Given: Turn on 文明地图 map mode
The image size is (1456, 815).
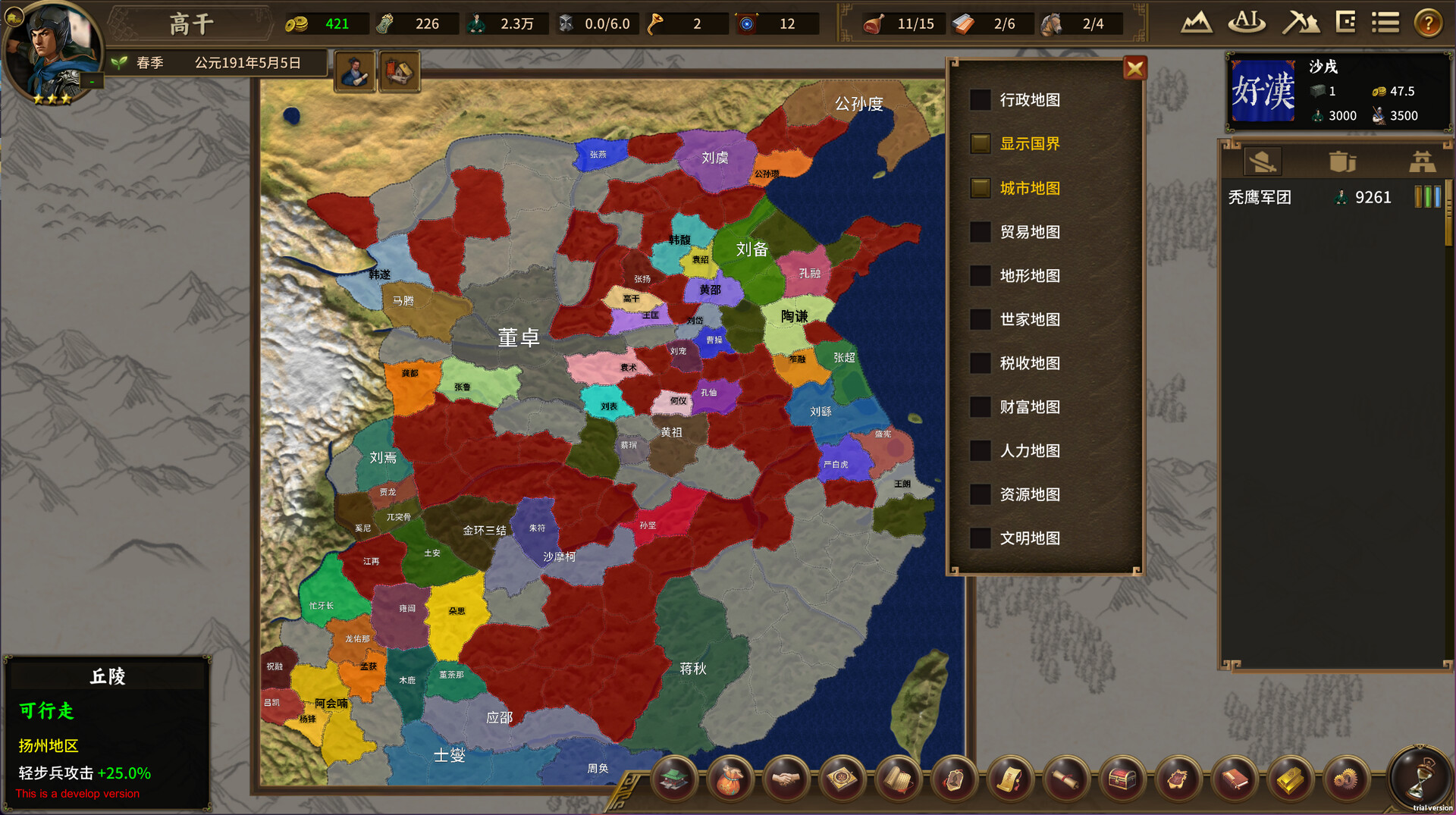Looking at the screenshot, I should [x=981, y=538].
